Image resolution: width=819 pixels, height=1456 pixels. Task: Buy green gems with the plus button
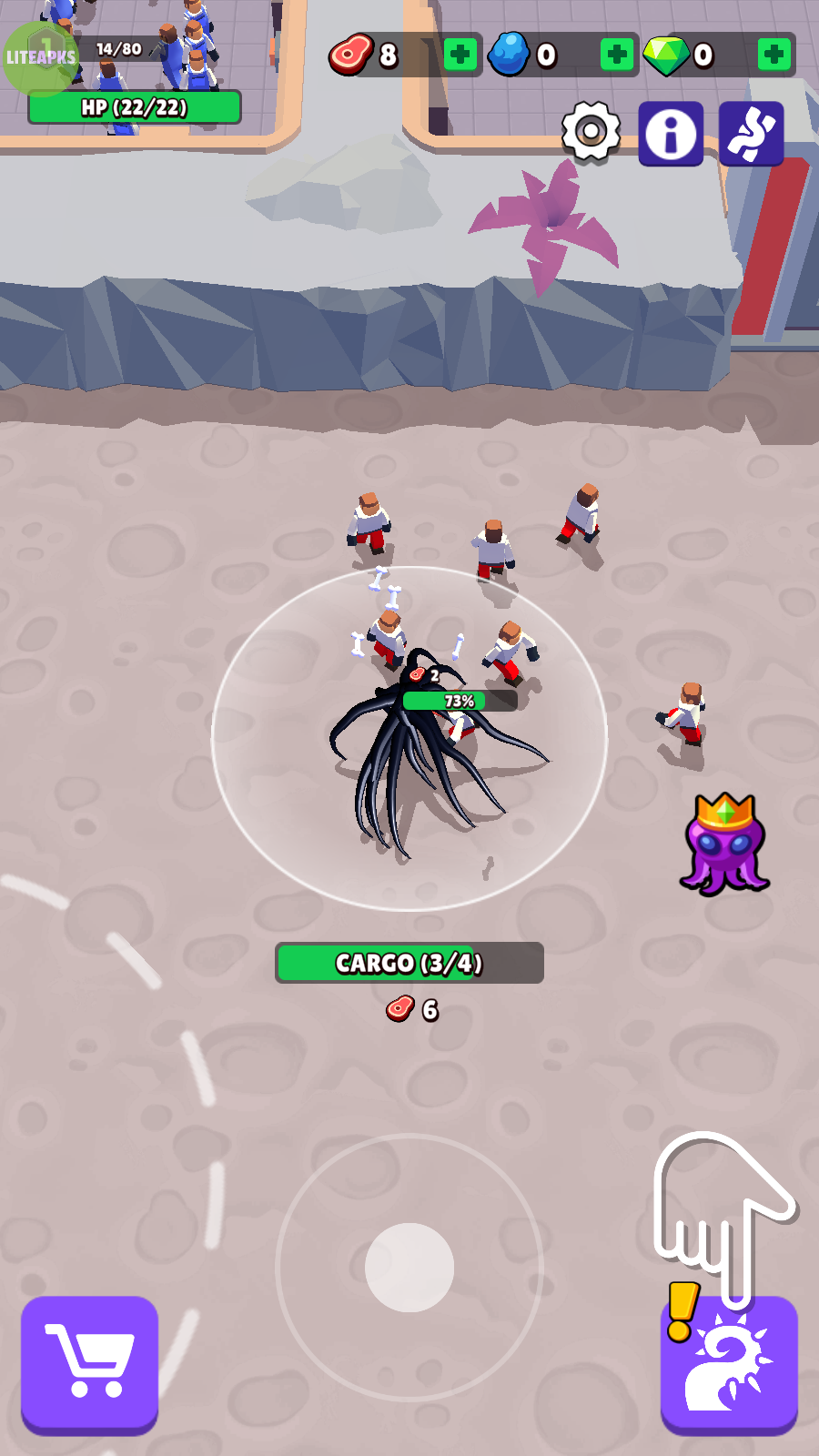click(774, 56)
